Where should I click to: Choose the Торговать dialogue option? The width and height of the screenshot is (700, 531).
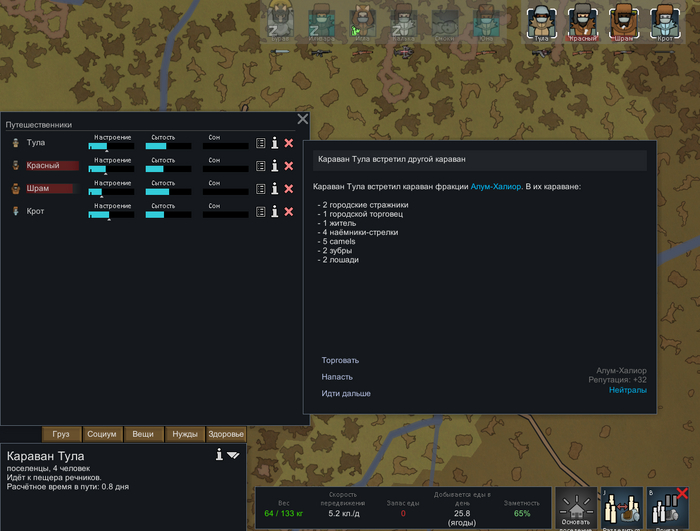pos(340,360)
